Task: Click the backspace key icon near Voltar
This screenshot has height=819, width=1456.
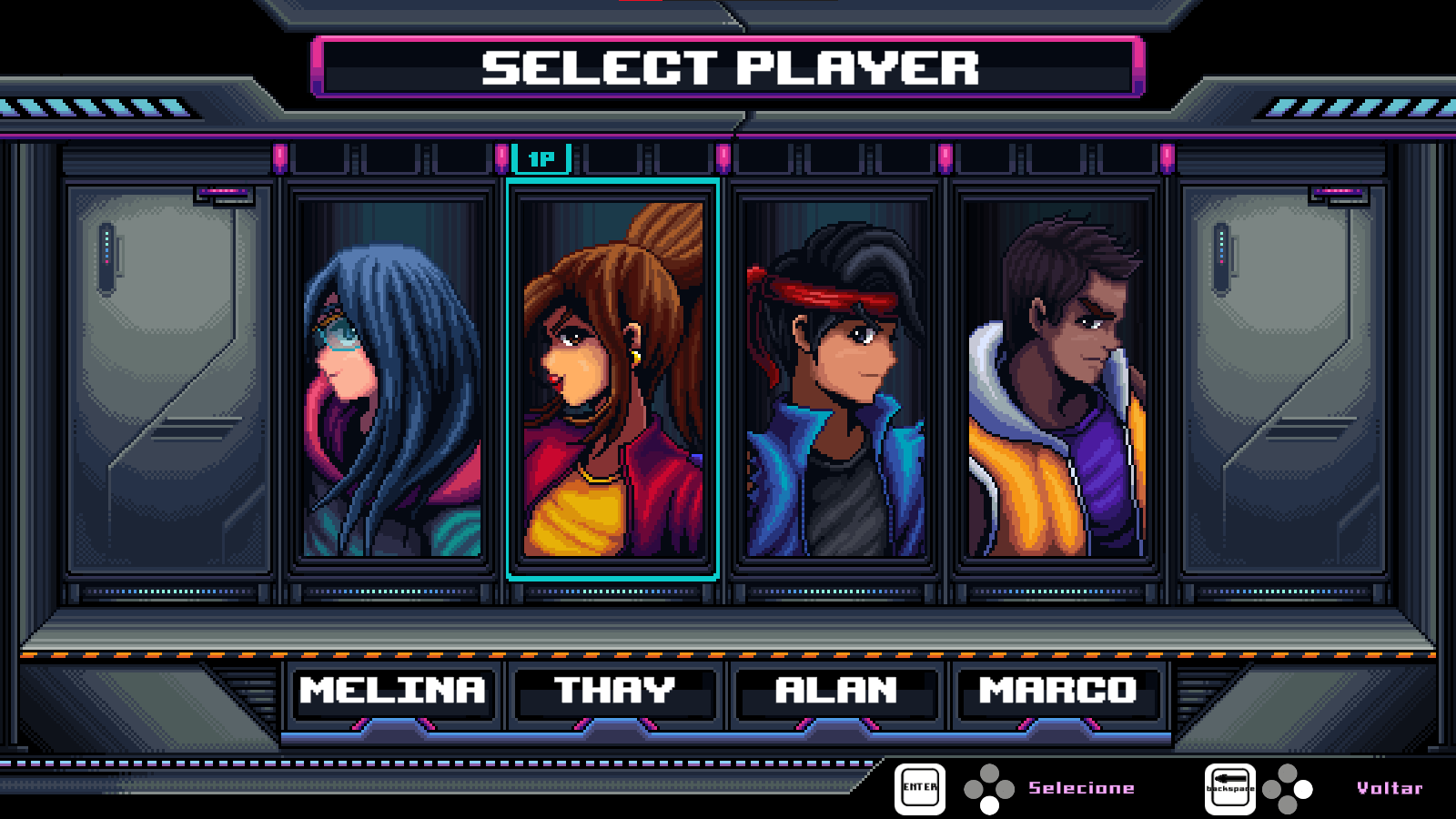Action: click(x=1230, y=788)
